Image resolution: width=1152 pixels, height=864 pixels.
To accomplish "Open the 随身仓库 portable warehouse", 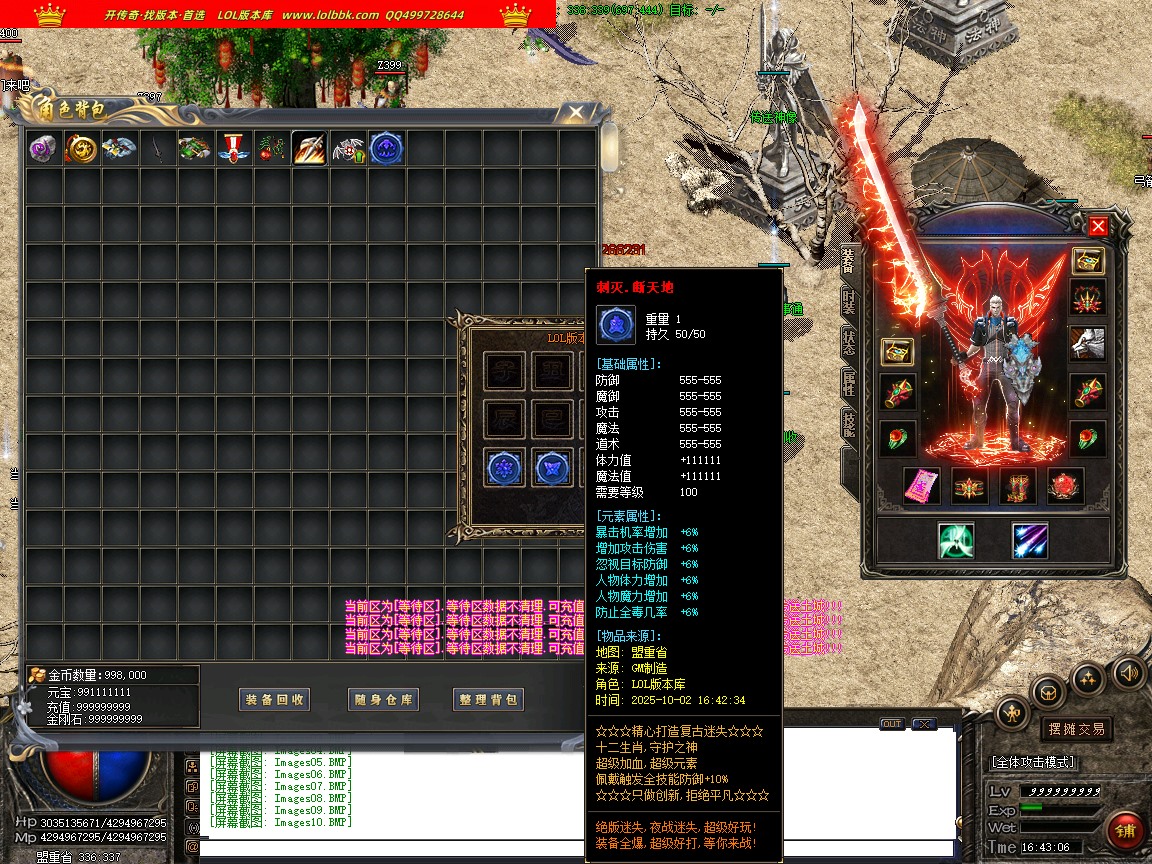I will point(383,700).
